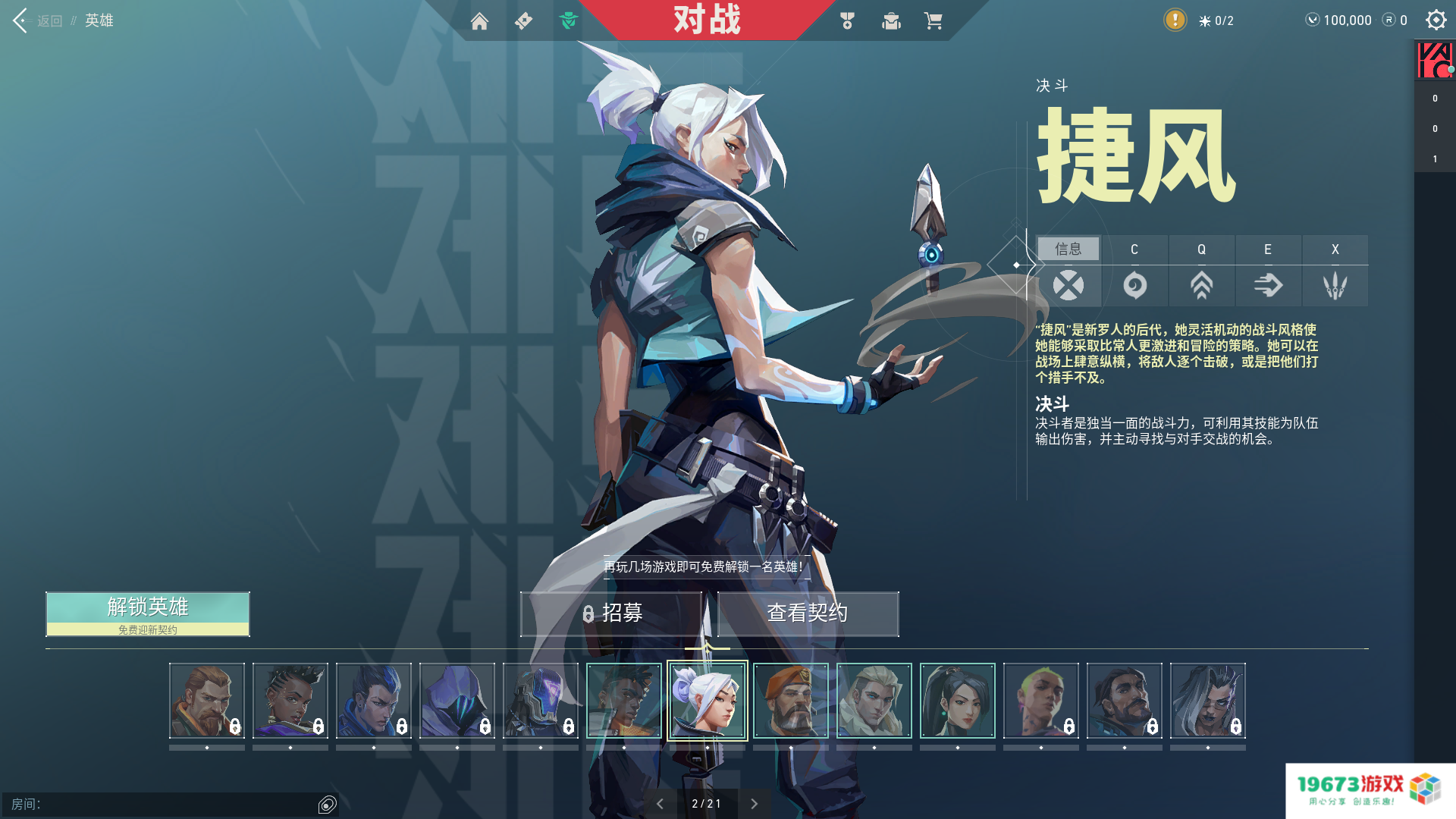Screen dimensions: 1456x819
Task: Click the locked 招募 recruit button
Action: tap(611, 613)
